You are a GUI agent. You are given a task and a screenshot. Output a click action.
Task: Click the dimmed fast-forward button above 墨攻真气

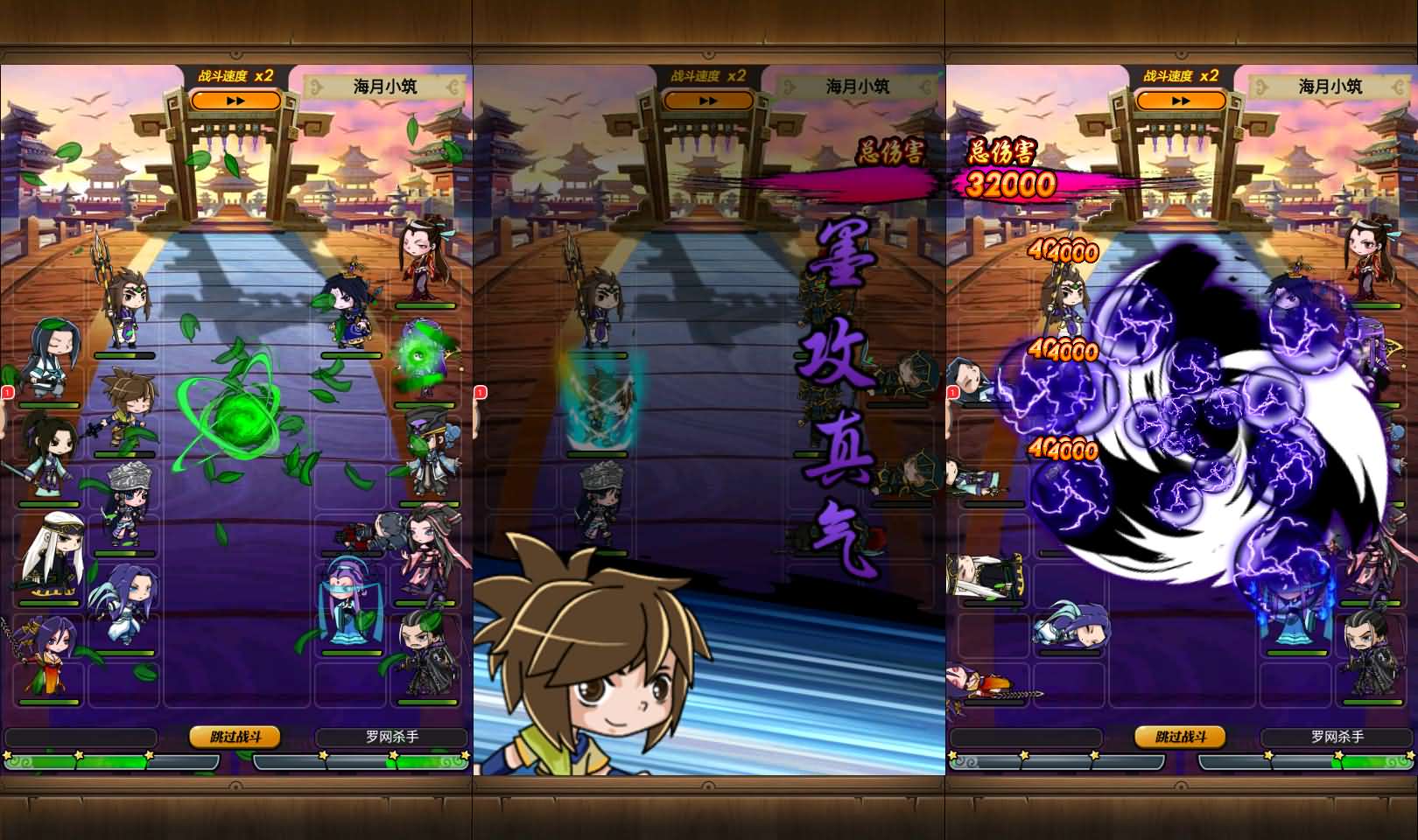click(x=708, y=101)
